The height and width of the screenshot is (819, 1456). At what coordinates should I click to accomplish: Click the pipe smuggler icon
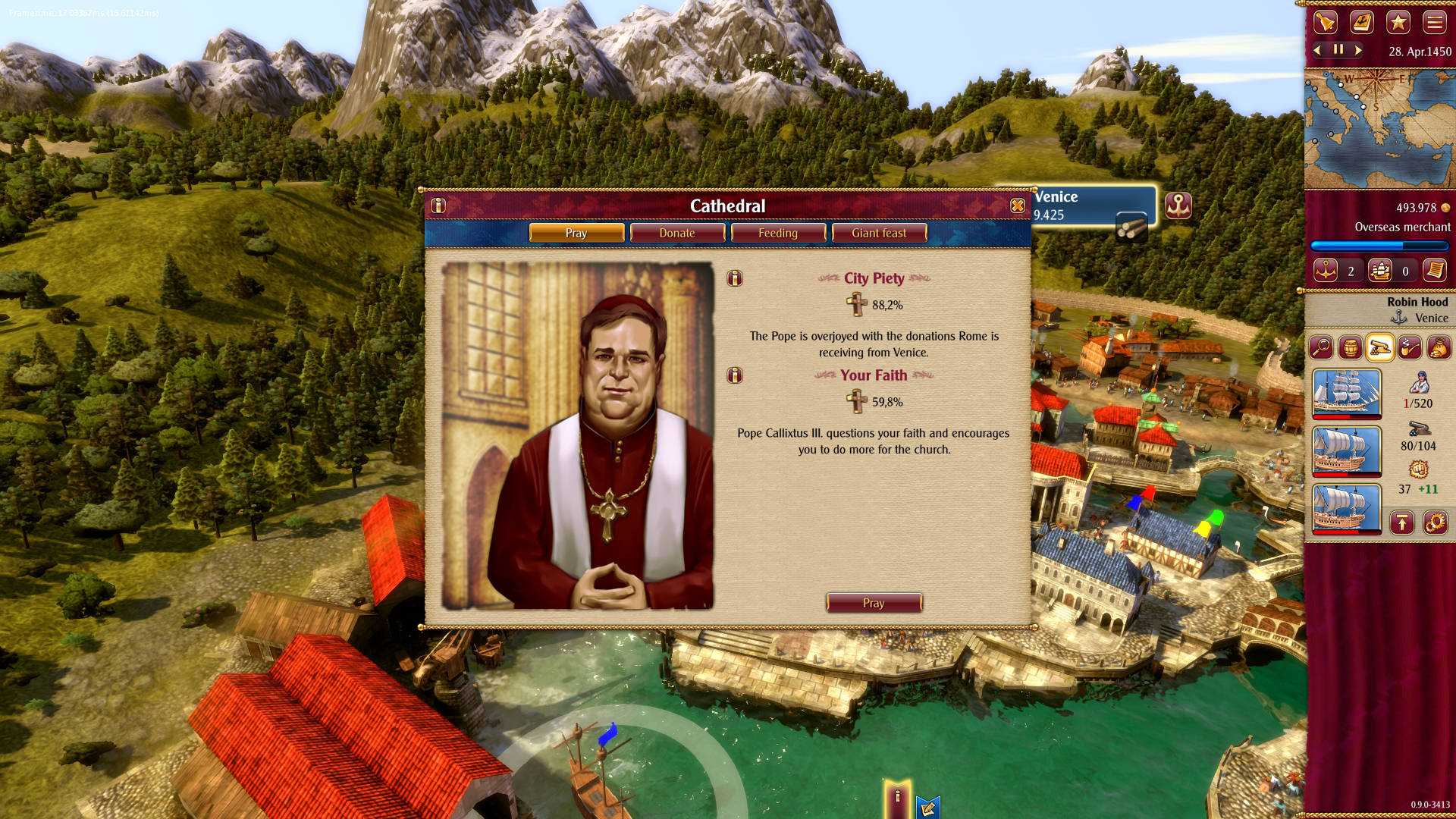[1409, 348]
